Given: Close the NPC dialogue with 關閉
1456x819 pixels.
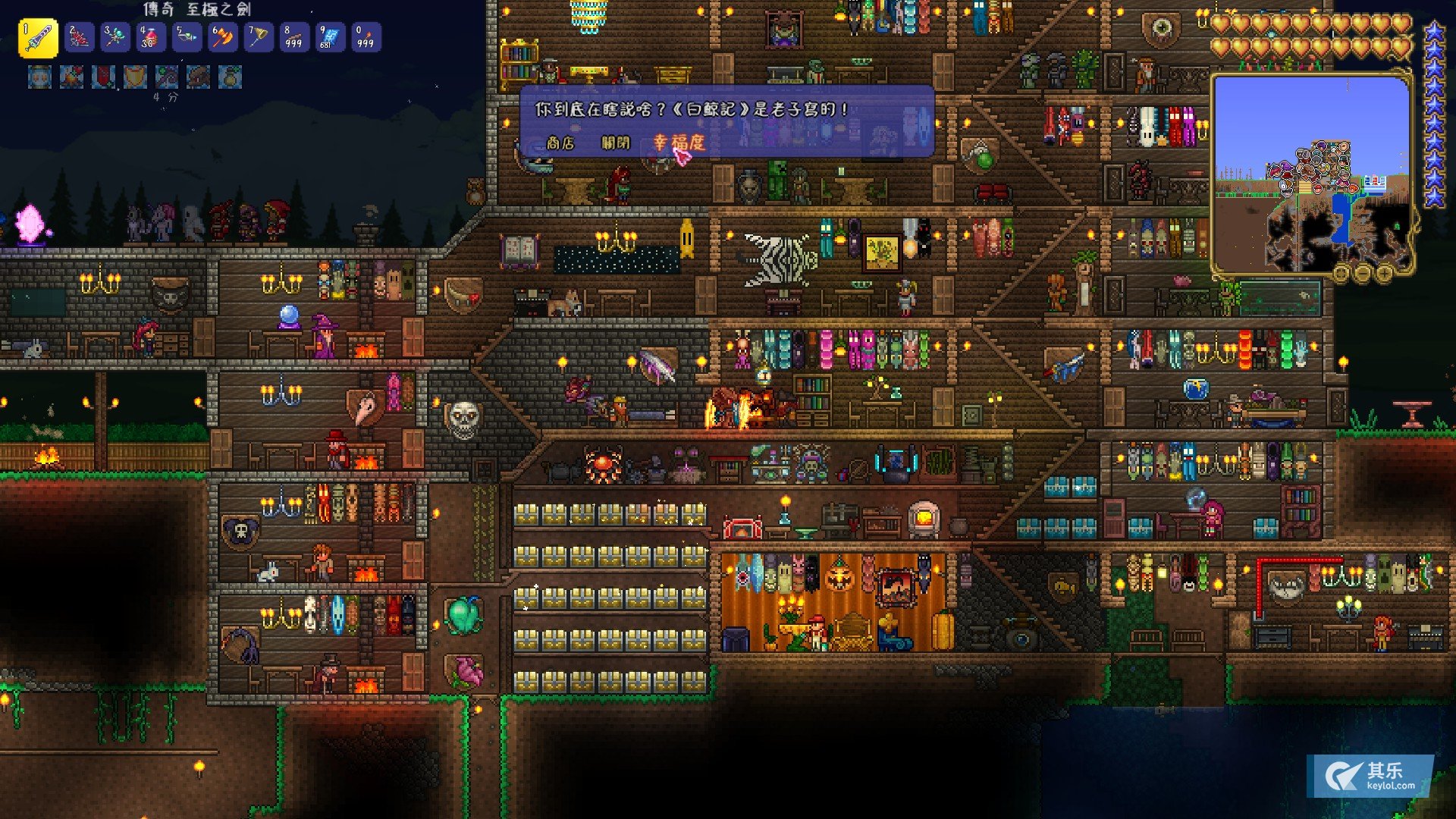Looking at the screenshot, I should pos(615,143).
